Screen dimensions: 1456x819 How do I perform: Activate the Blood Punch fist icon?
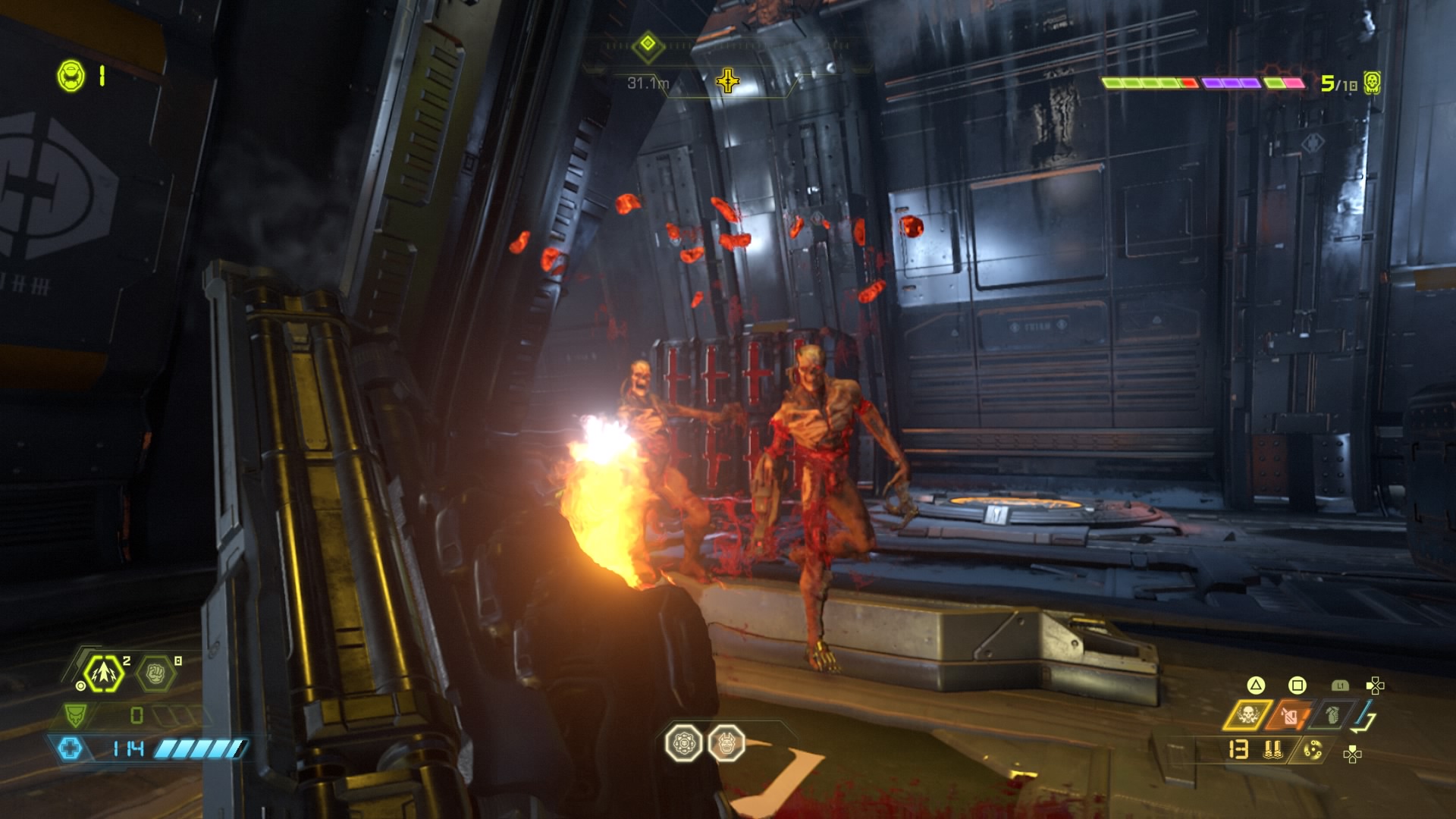click(155, 673)
